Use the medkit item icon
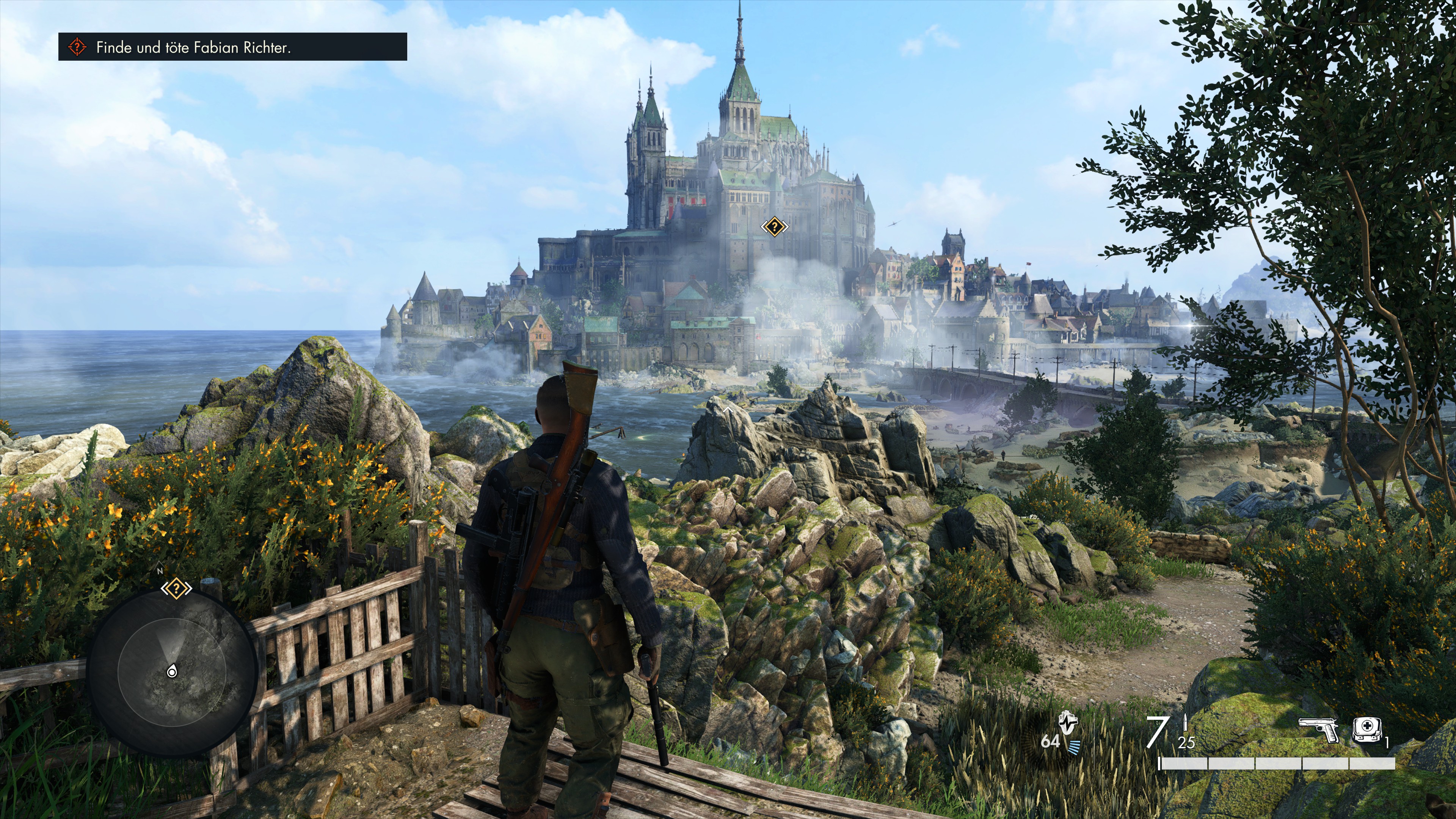Viewport: 1456px width, 819px height. point(1367,730)
